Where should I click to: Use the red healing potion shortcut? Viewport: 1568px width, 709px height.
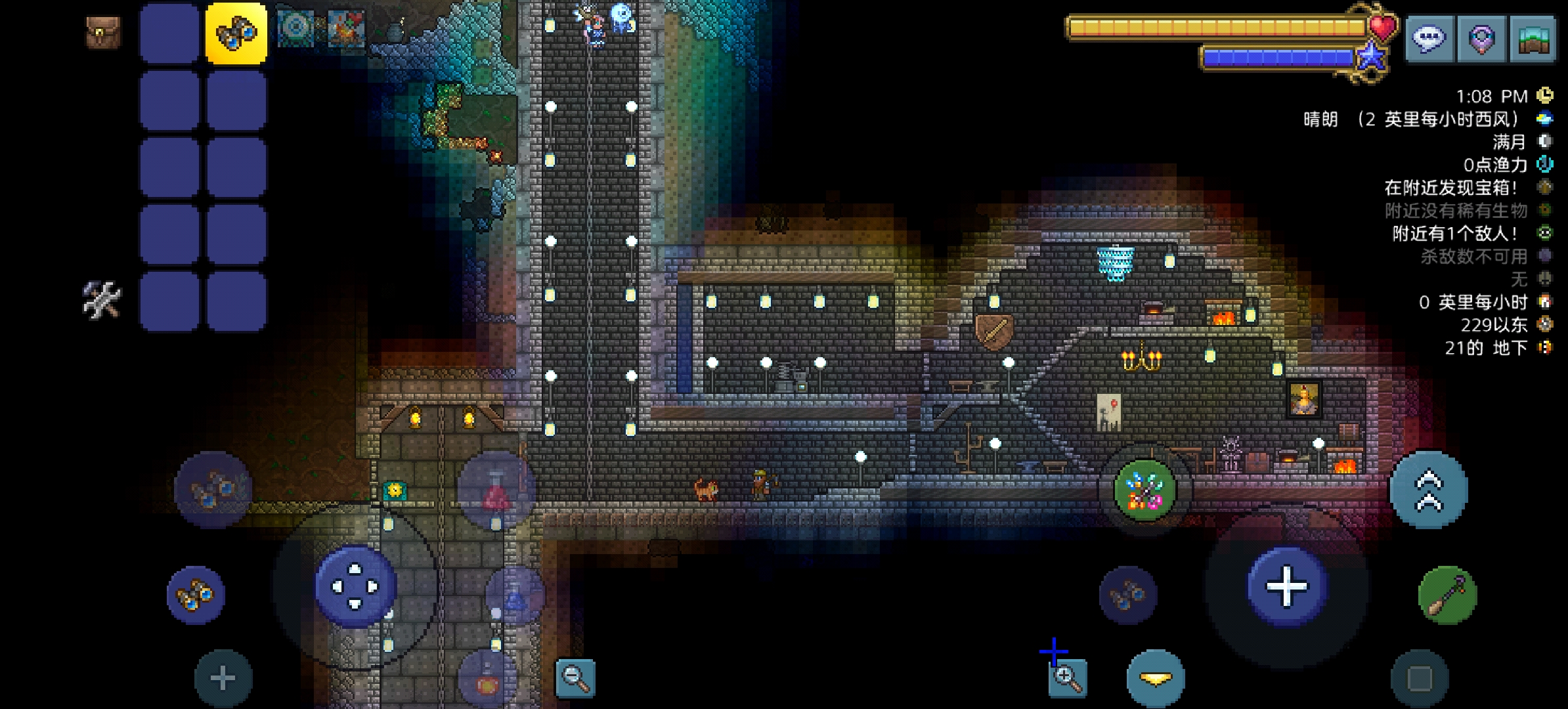[x=496, y=490]
